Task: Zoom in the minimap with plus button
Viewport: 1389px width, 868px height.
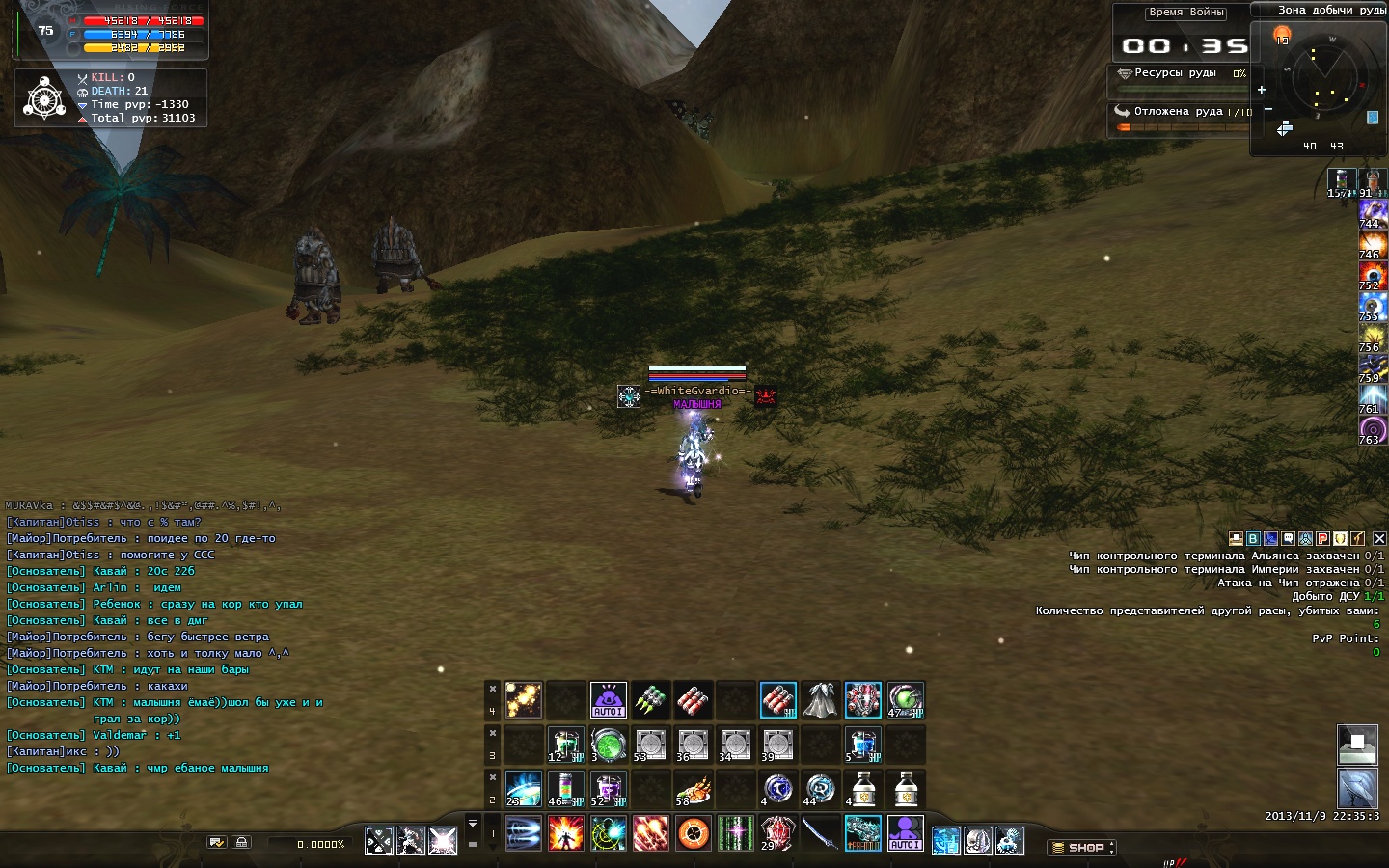Action: click(1261, 90)
